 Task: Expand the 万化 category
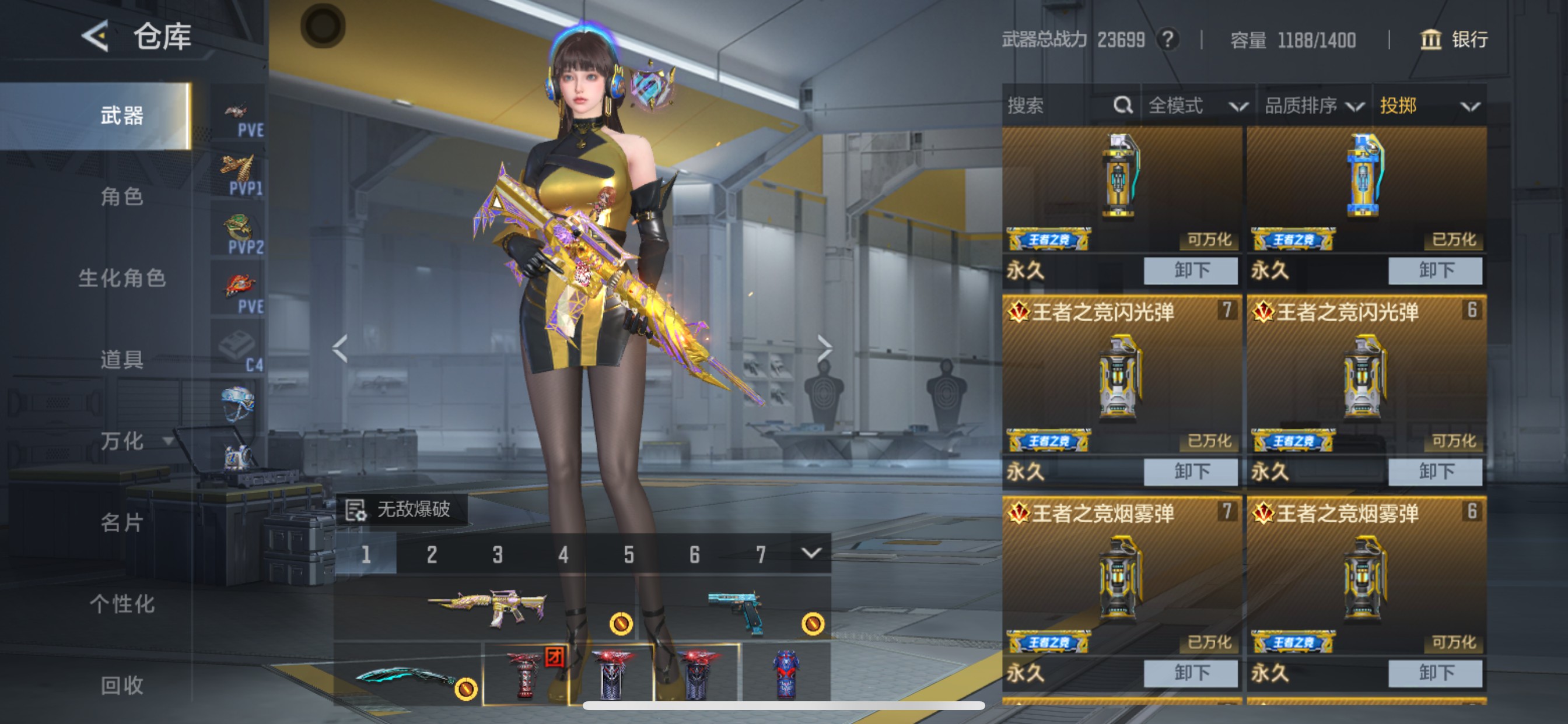tap(134, 441)
